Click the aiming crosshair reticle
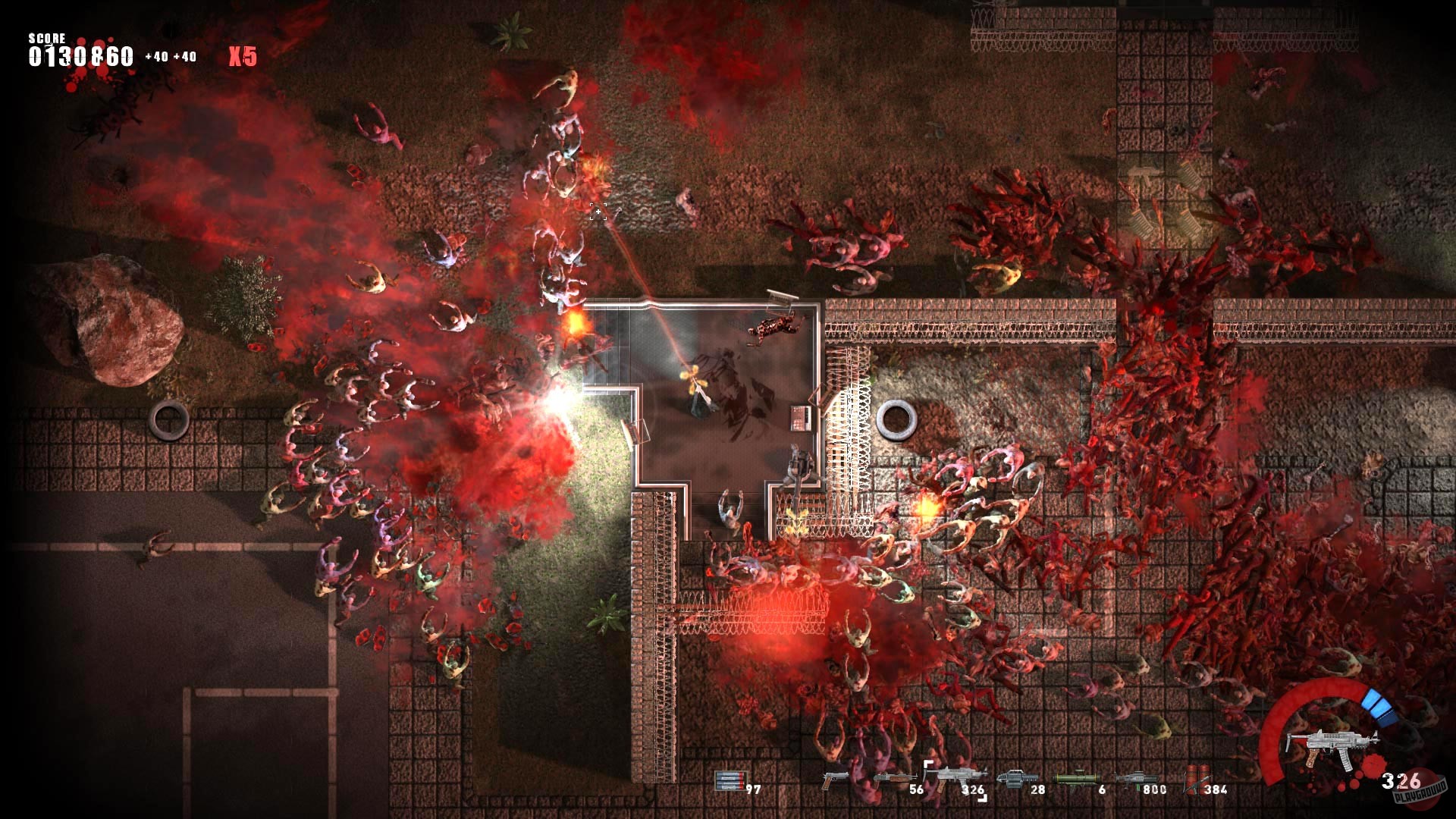1456x819 pixels. click(x=599, y=213)
